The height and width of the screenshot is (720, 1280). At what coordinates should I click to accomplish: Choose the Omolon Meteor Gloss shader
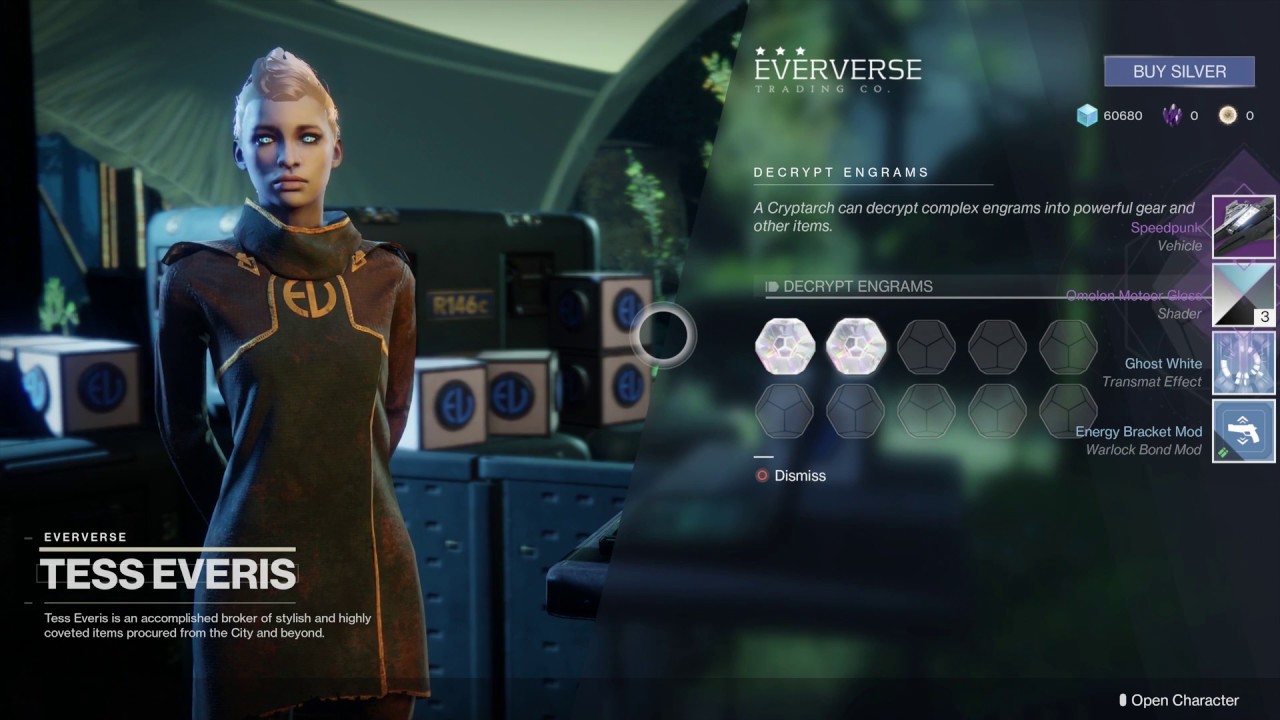[1243, 295]
